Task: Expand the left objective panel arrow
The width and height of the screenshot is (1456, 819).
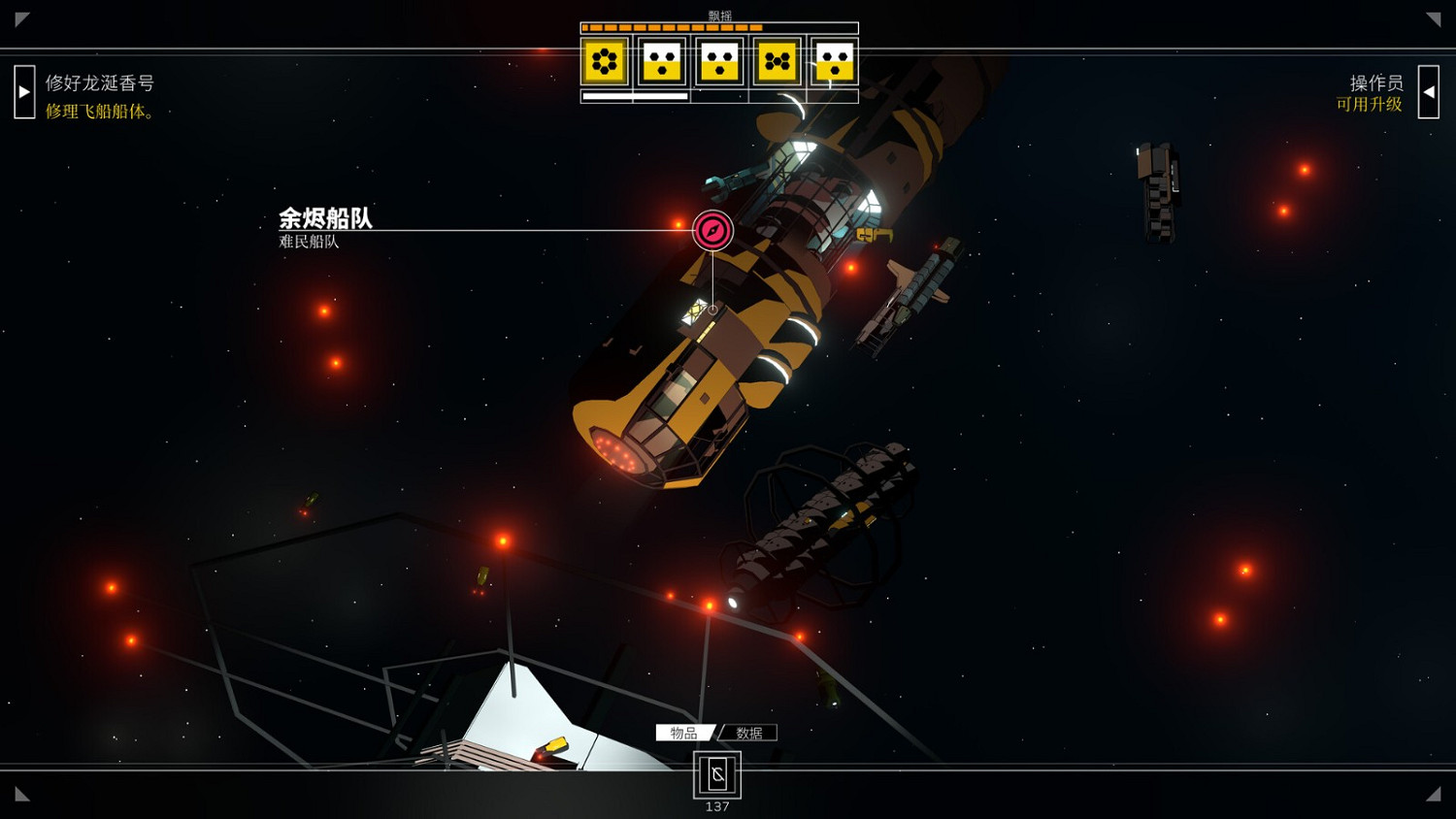Action: click(23, 90)
